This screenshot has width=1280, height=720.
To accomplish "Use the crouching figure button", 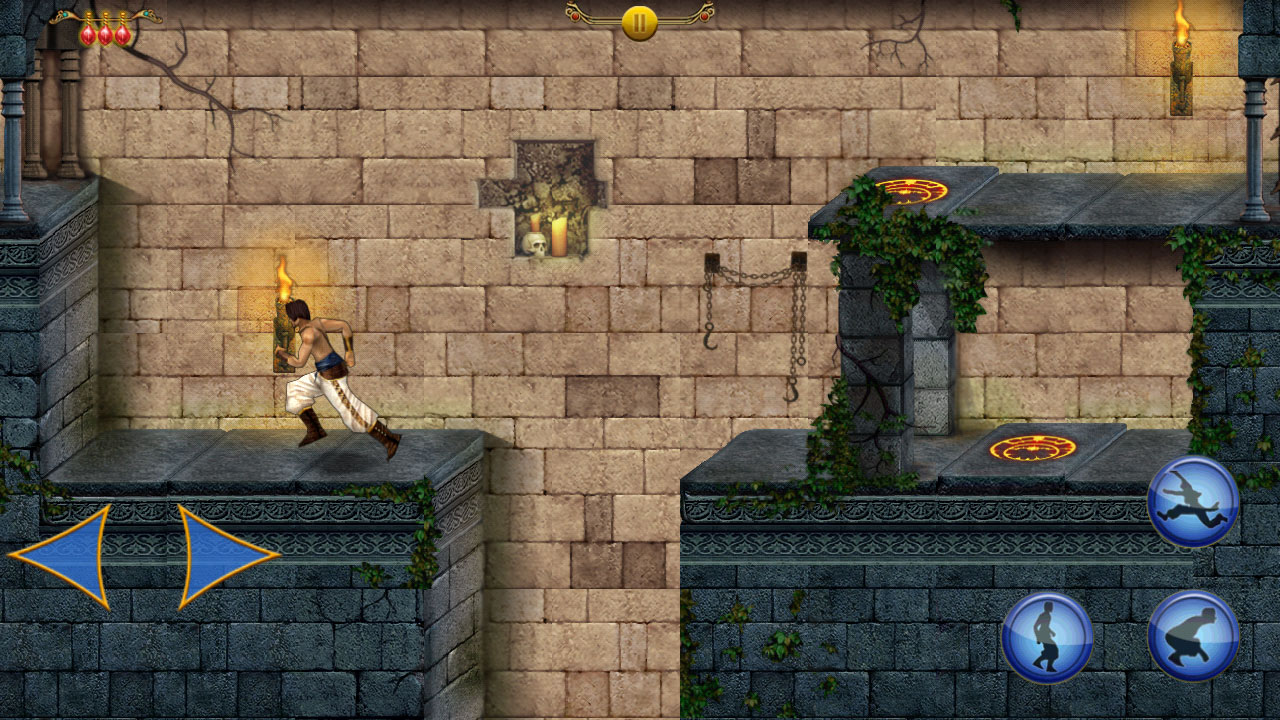I will (1193, 636).
